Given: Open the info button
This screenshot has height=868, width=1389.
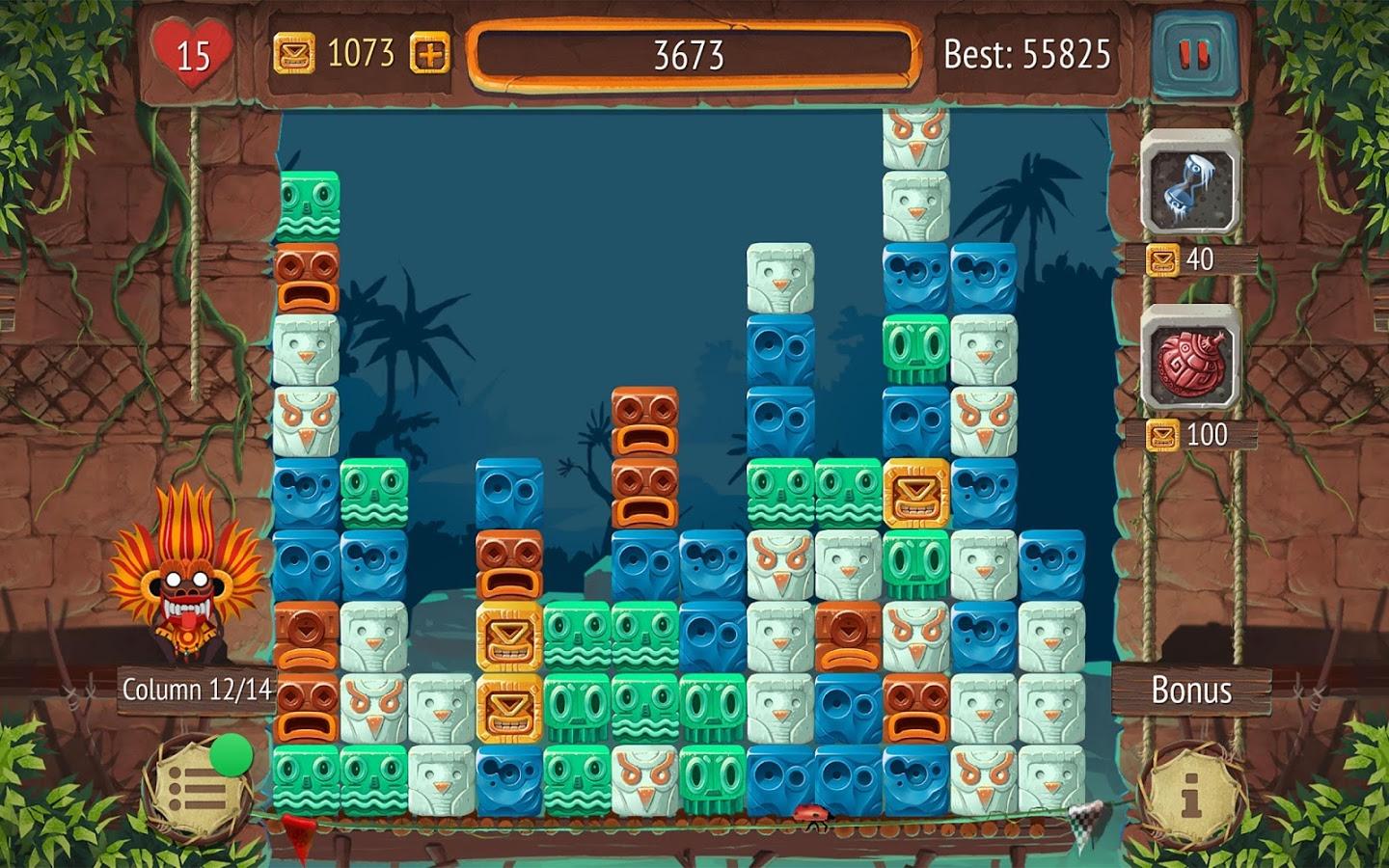Looking at the screenshot, I should (x=1190, y=798).
